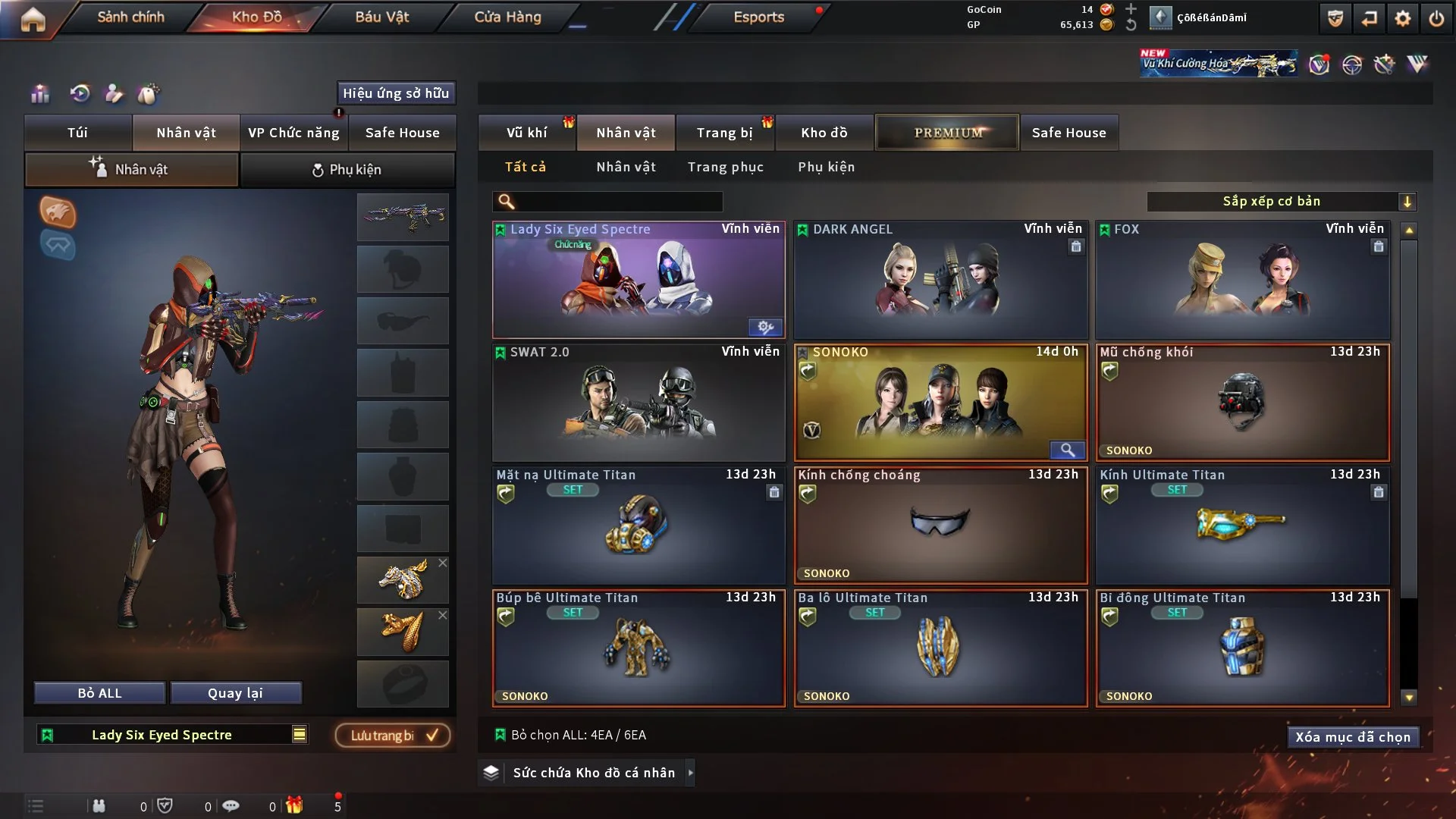Open the Esports section
Viewport: 1456px width, 819px height.
click(758, 17)
